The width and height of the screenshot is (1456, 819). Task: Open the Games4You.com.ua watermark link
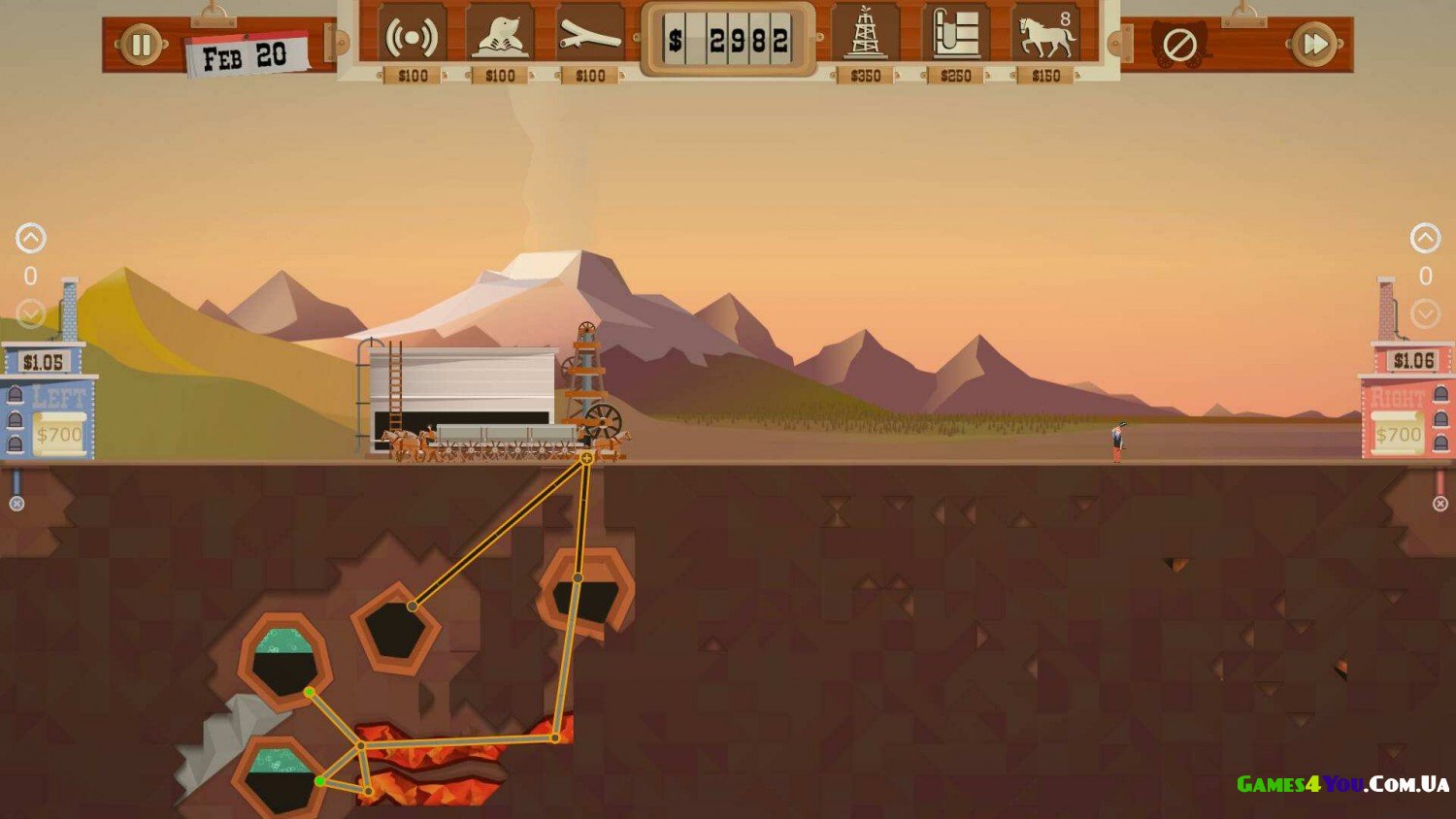(1342, 784)
